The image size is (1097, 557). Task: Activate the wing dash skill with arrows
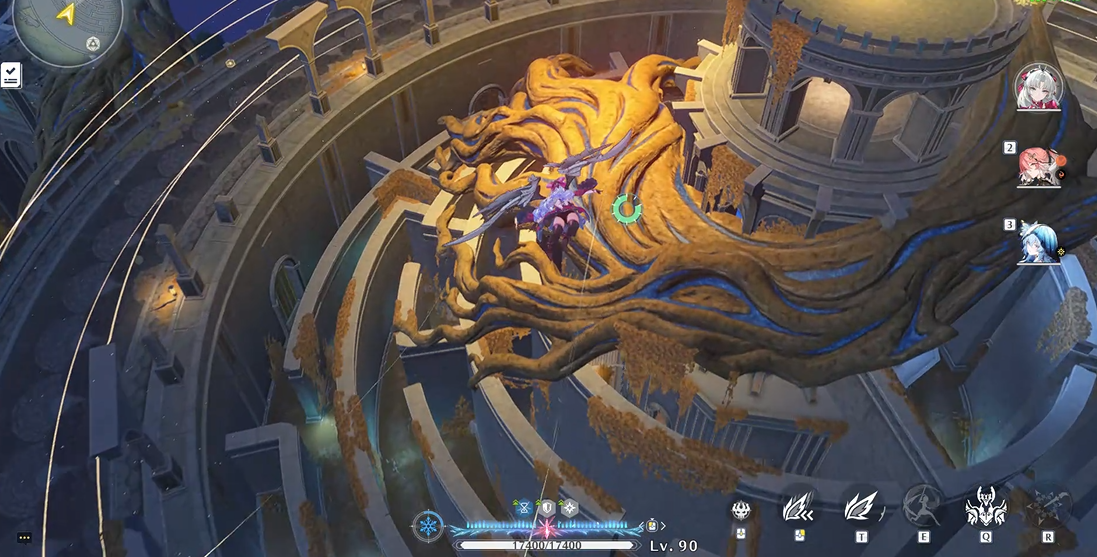coord(799,507)
